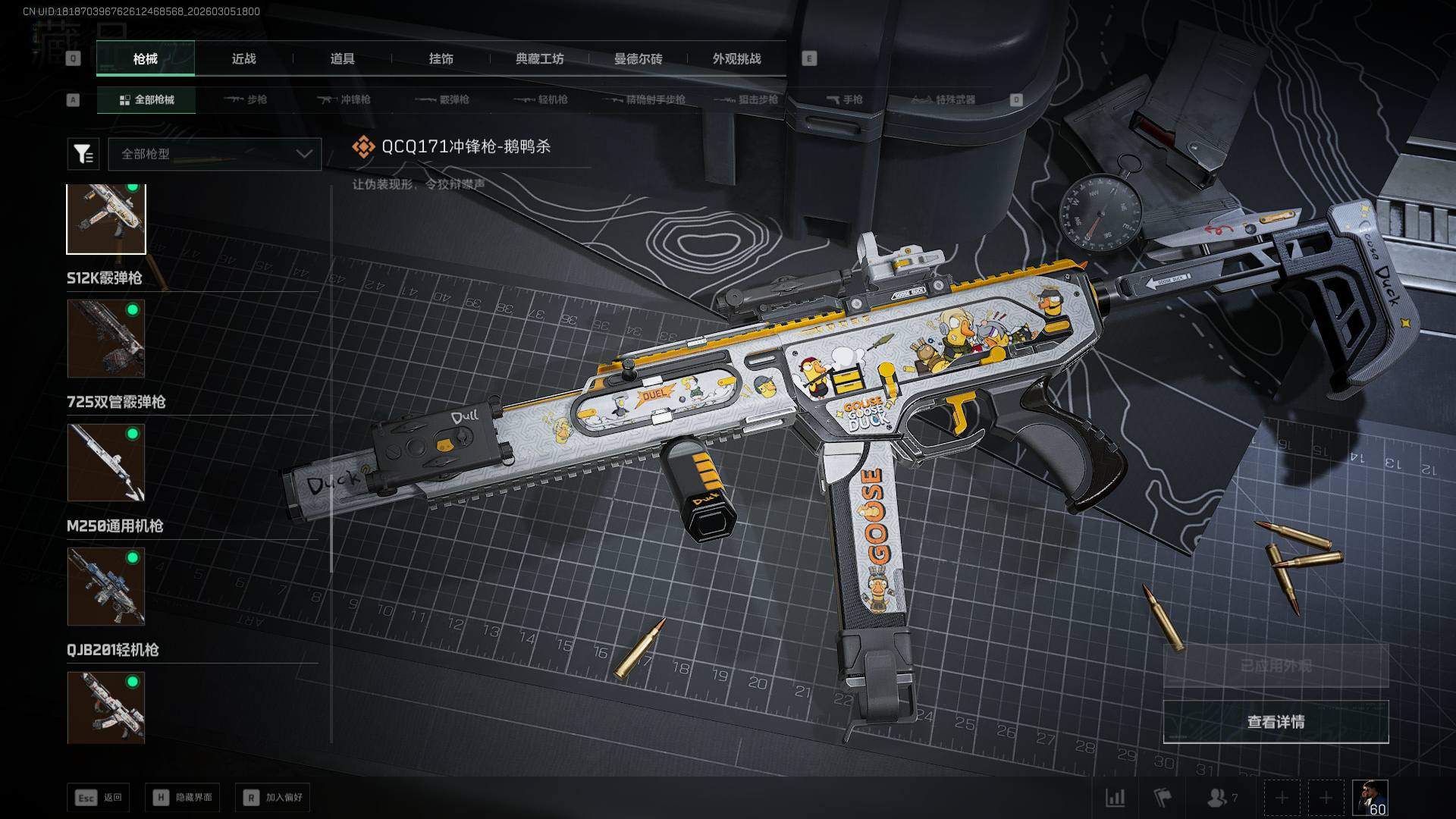The image size is (1456, 819).
Task: Click the filter funnel icon
Action: click(x=83, y=154)
